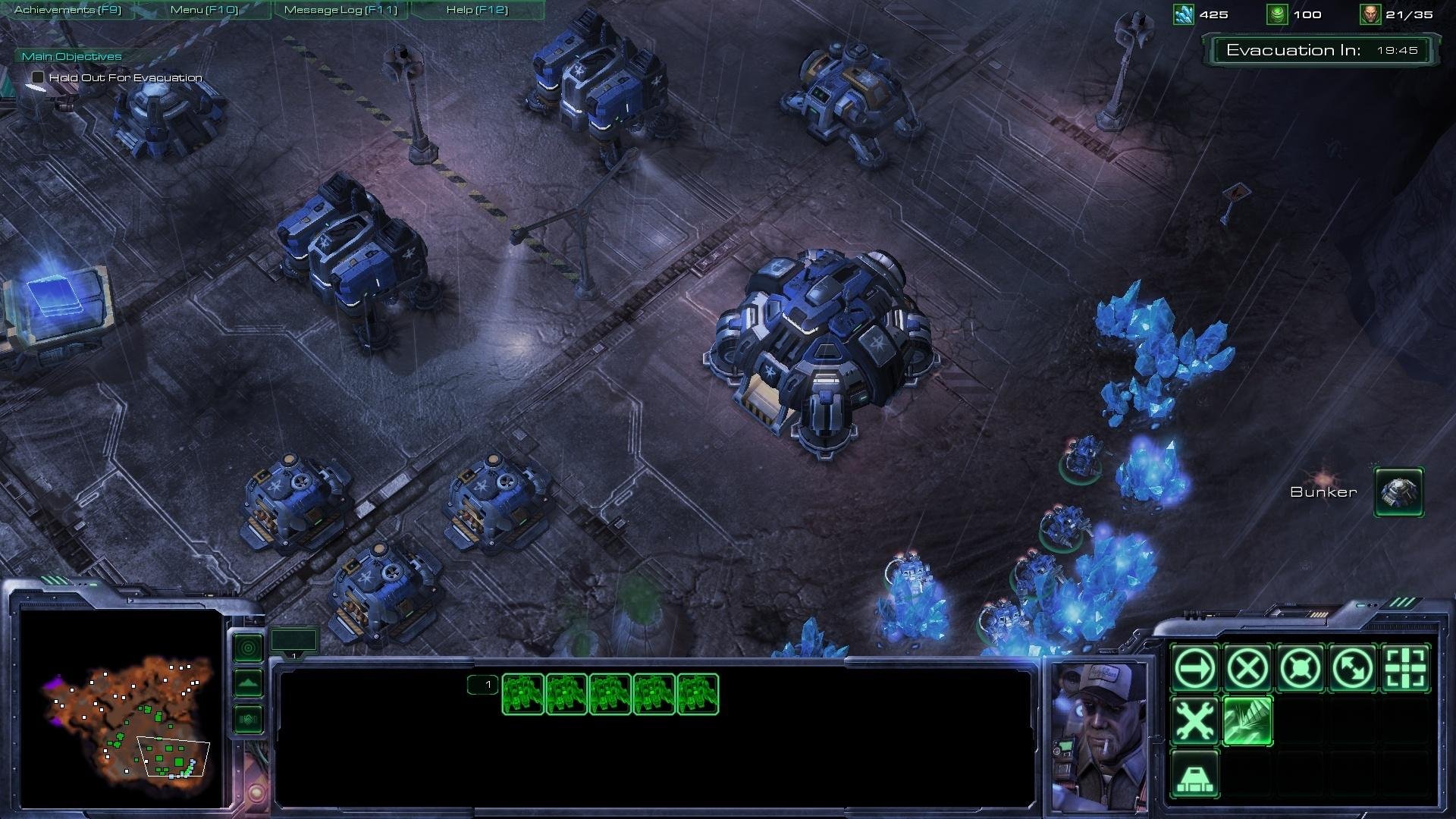Click the Achievements (F9) button
The image size is (1456, 819).
67,10
